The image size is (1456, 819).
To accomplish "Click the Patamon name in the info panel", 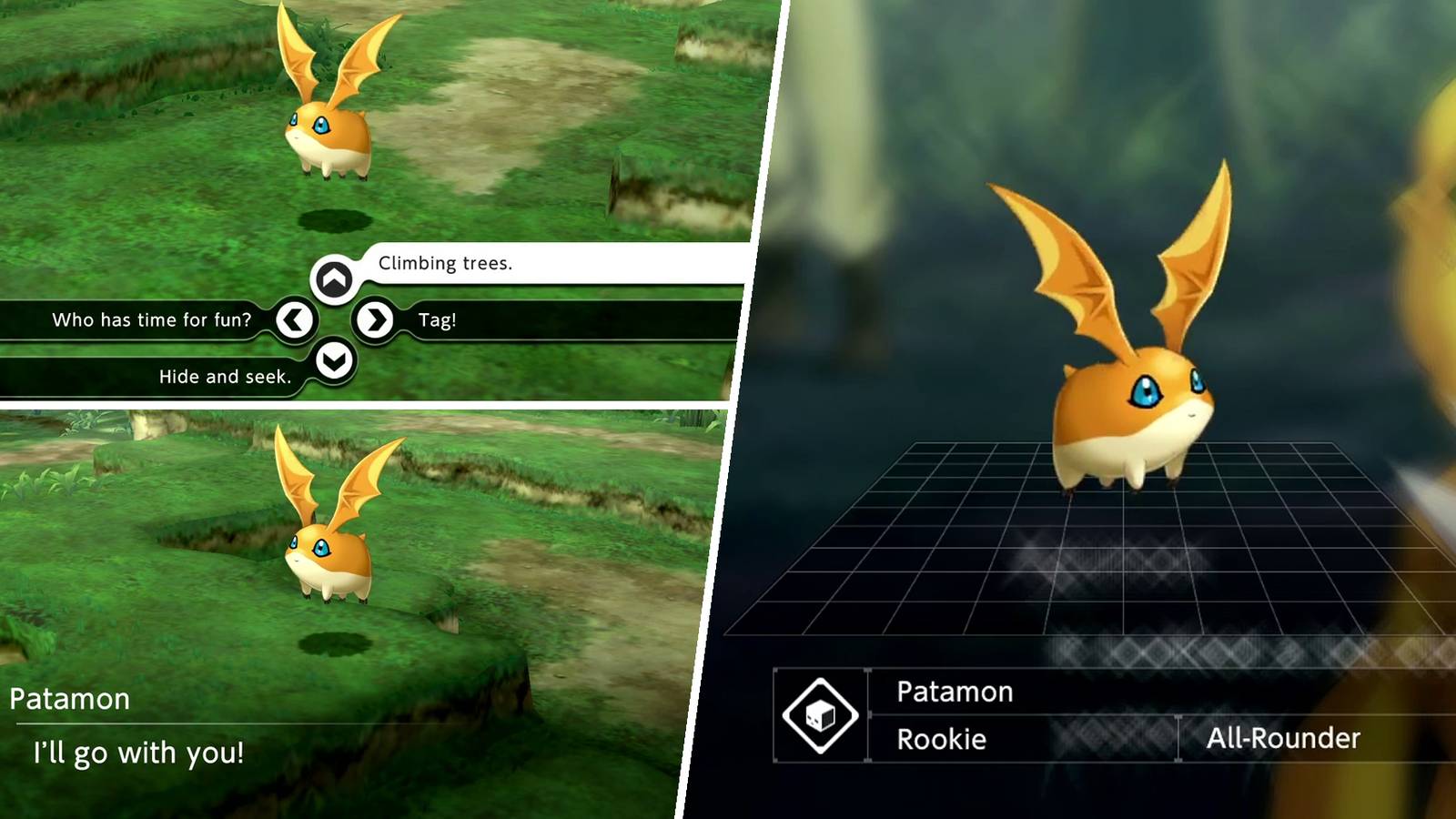I will 955,693.
